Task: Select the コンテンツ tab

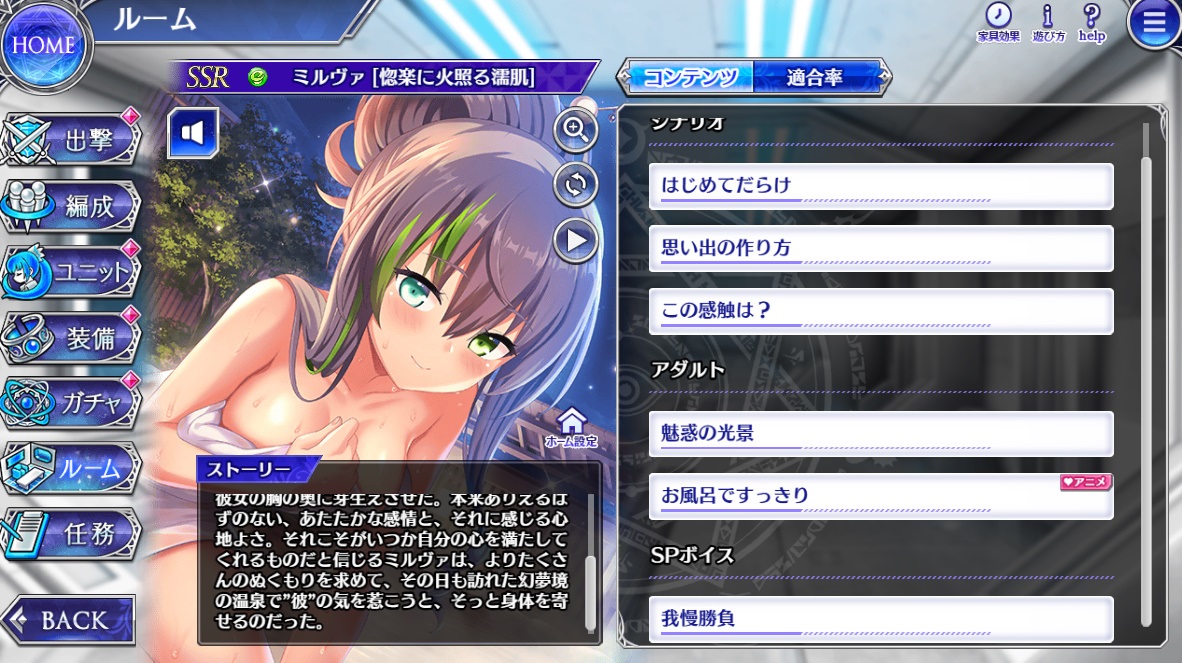Action: pos(689,77)
